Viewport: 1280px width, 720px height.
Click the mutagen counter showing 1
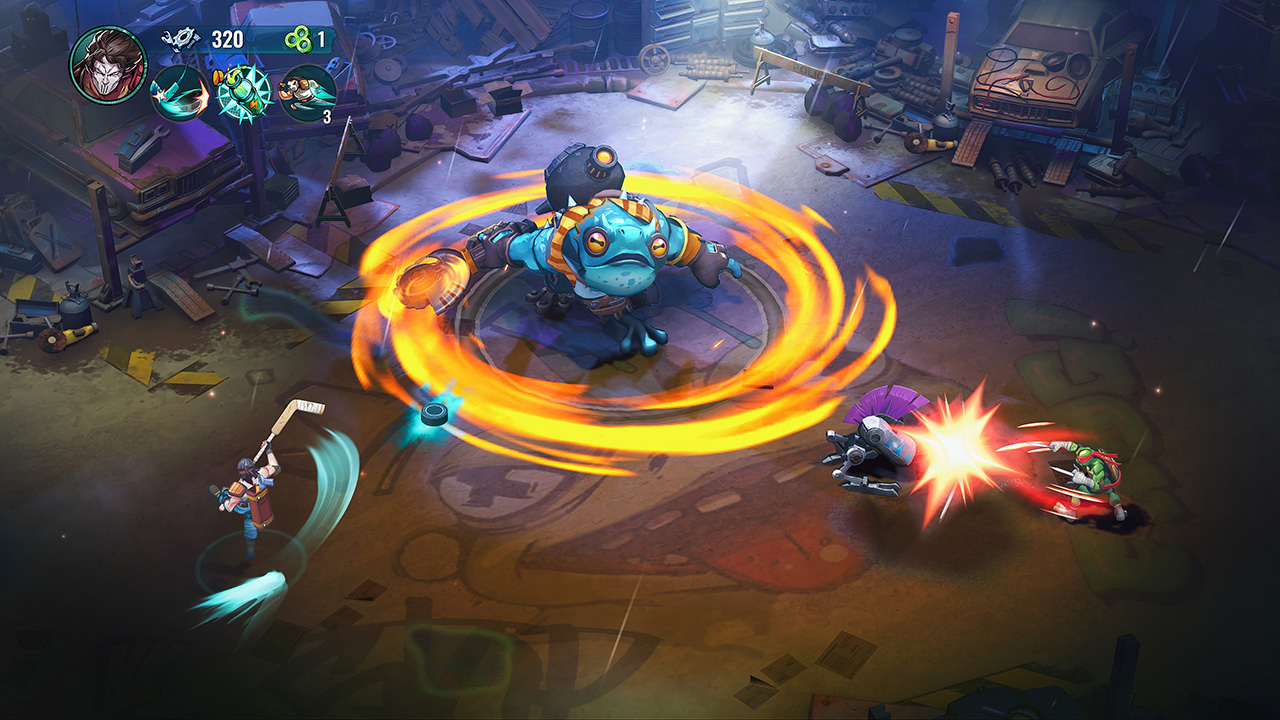322,38
